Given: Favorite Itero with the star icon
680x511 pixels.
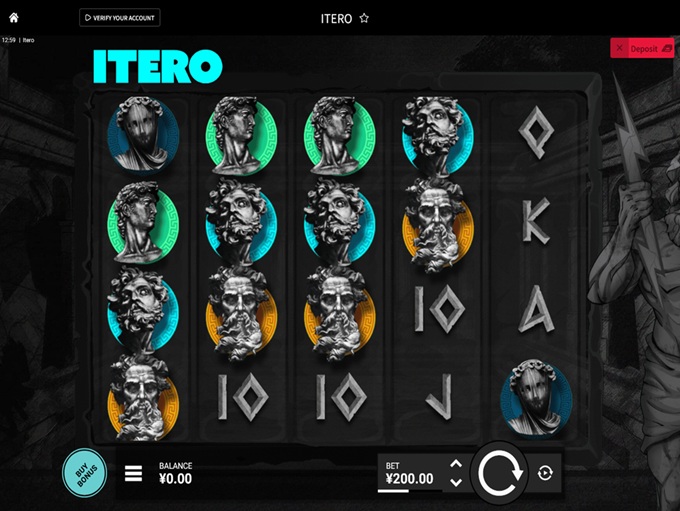Looking at the screenshot, I should pyautogui.click(x=364, y=18).
